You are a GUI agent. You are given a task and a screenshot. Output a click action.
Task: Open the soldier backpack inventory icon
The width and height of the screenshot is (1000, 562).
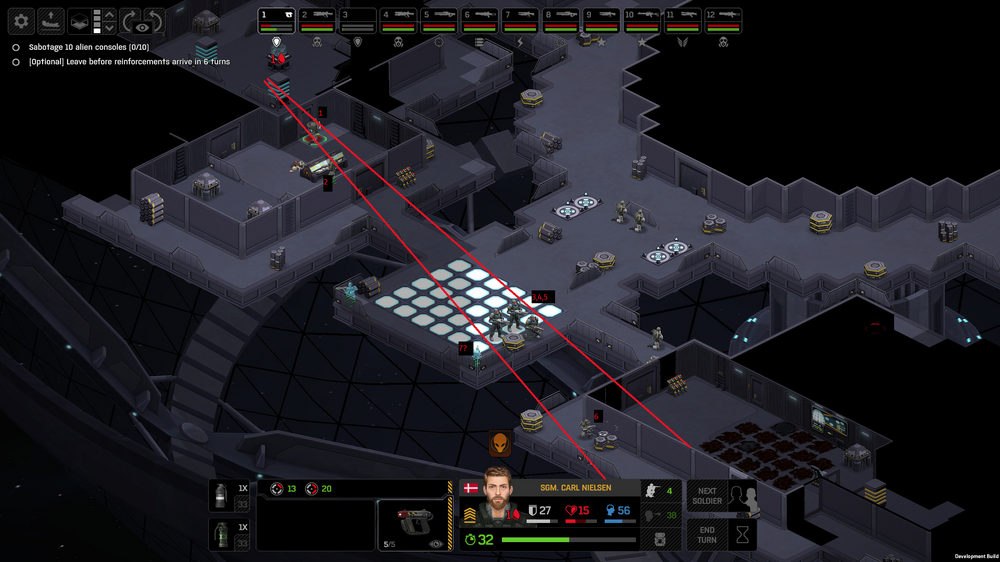click(x=661, y=539)
